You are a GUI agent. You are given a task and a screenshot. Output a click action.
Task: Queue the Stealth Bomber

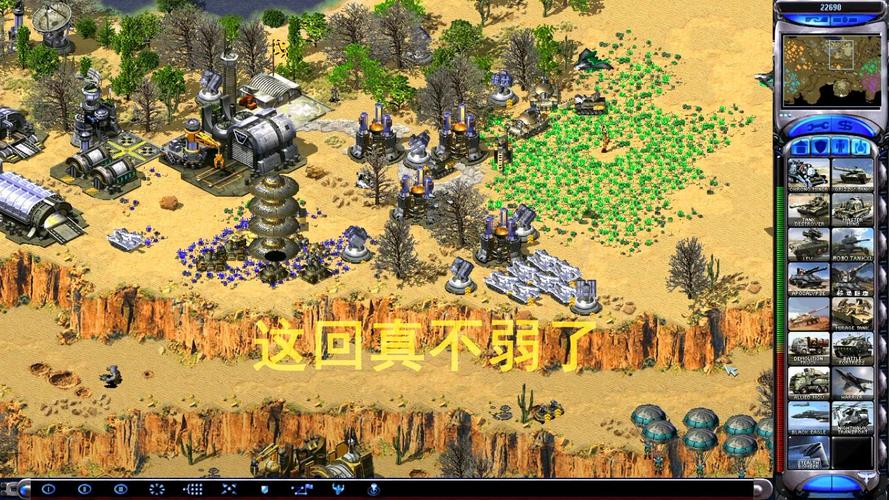point(808,452)
